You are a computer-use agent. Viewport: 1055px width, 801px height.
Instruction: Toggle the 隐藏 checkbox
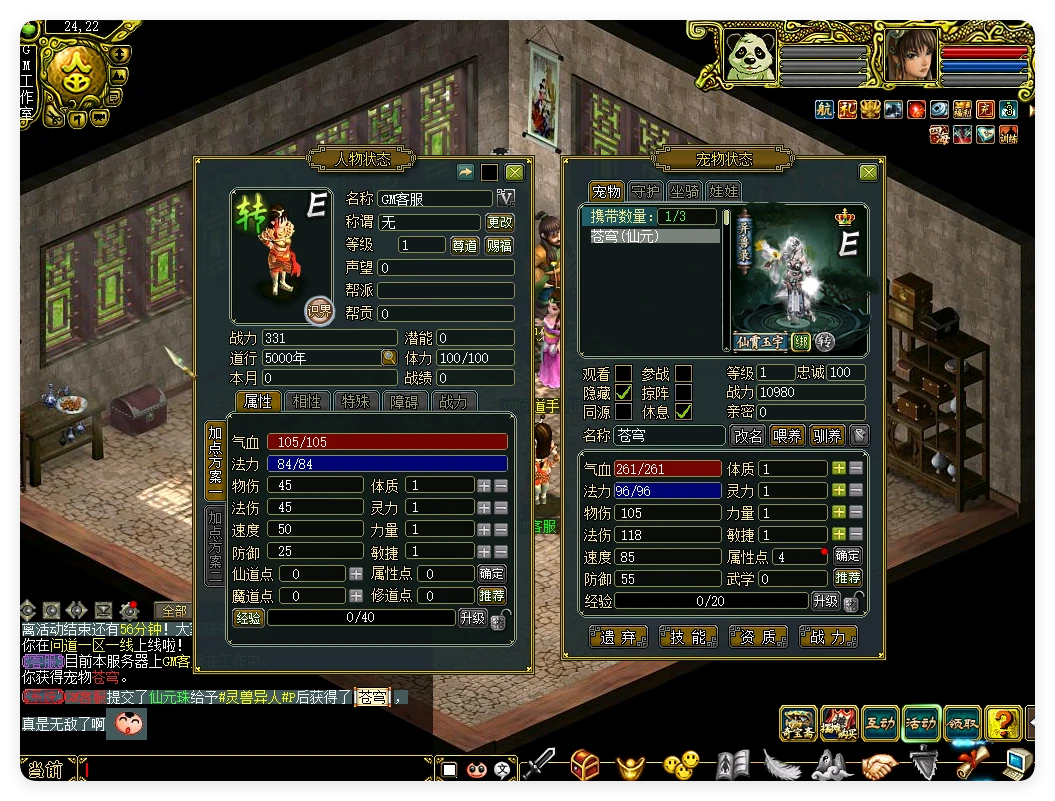coord(623,392)
